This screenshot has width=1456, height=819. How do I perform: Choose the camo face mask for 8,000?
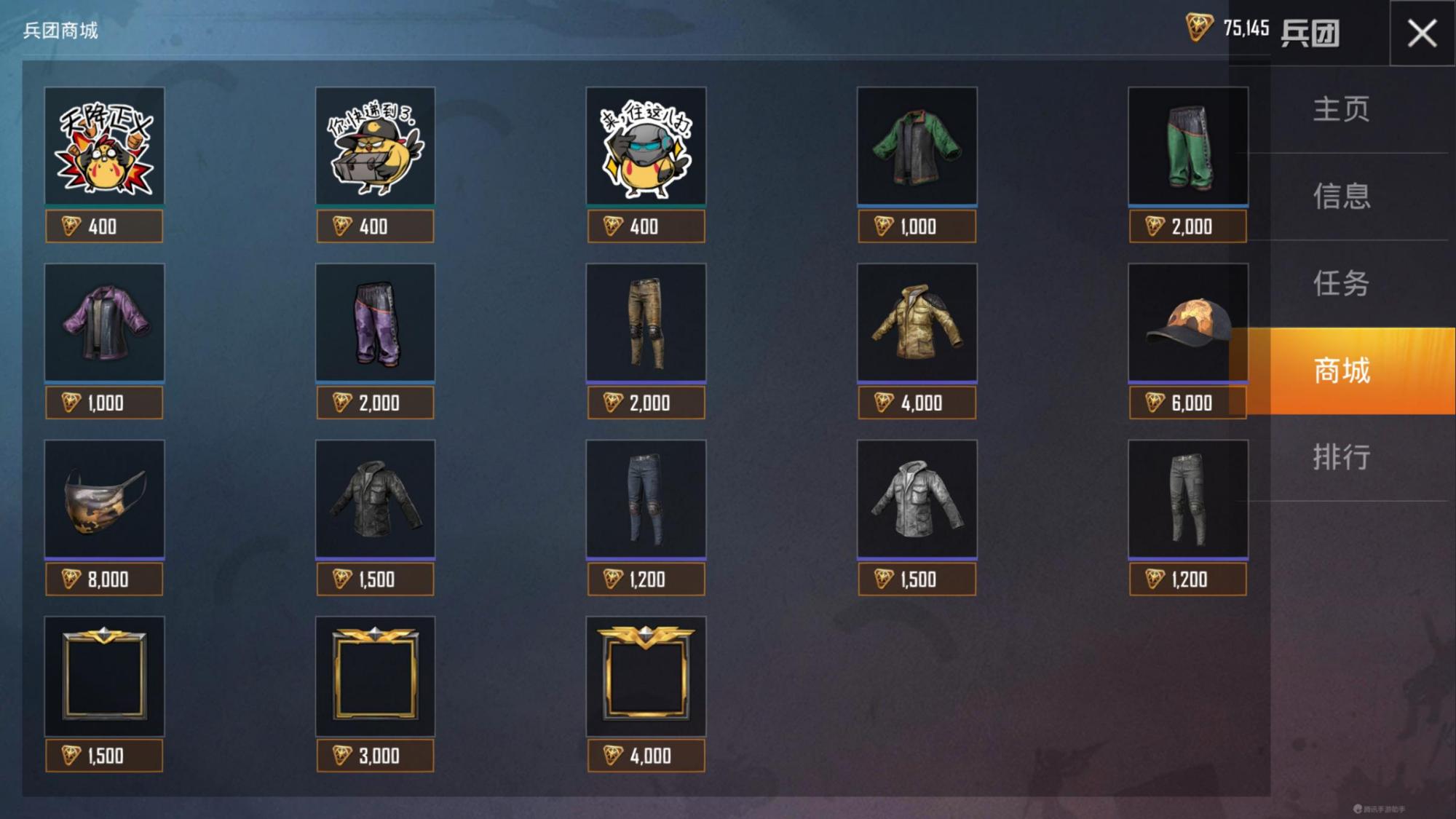[x=105, y=499]
